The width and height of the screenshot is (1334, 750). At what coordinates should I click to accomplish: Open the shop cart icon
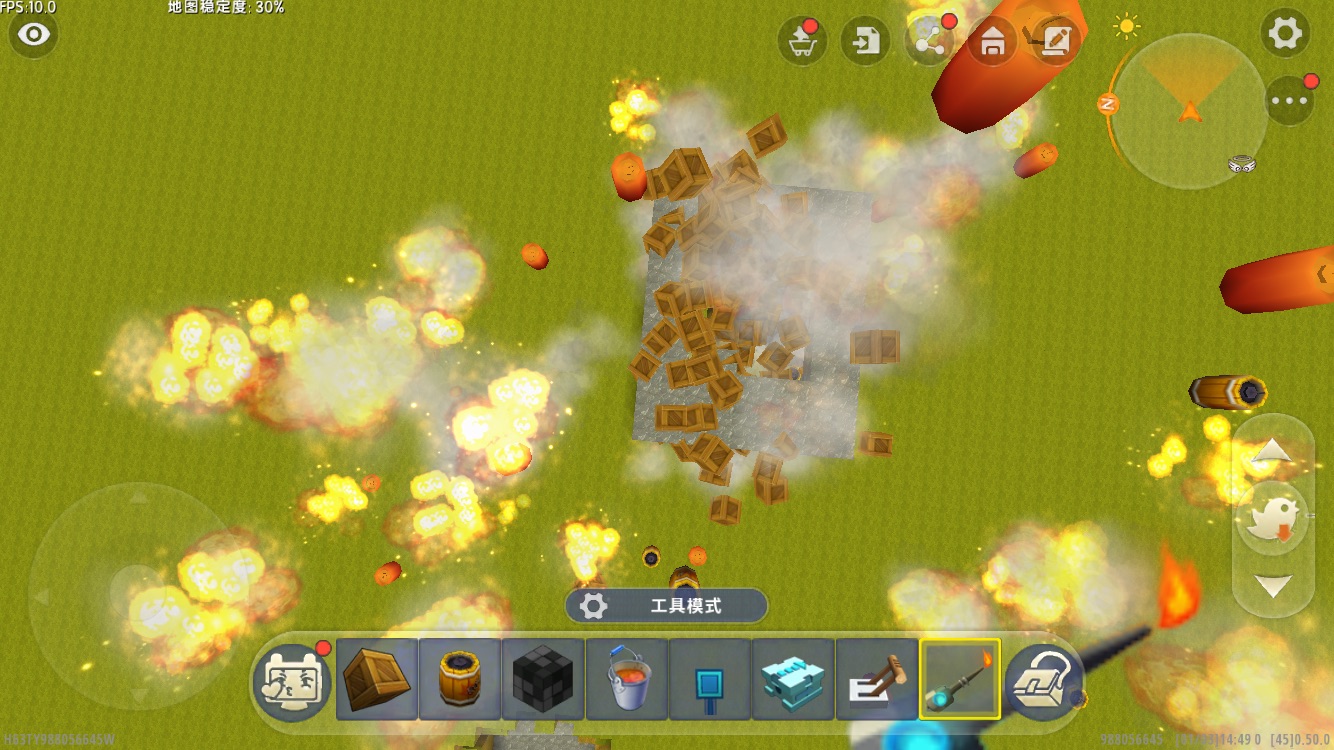click(802, 41)
